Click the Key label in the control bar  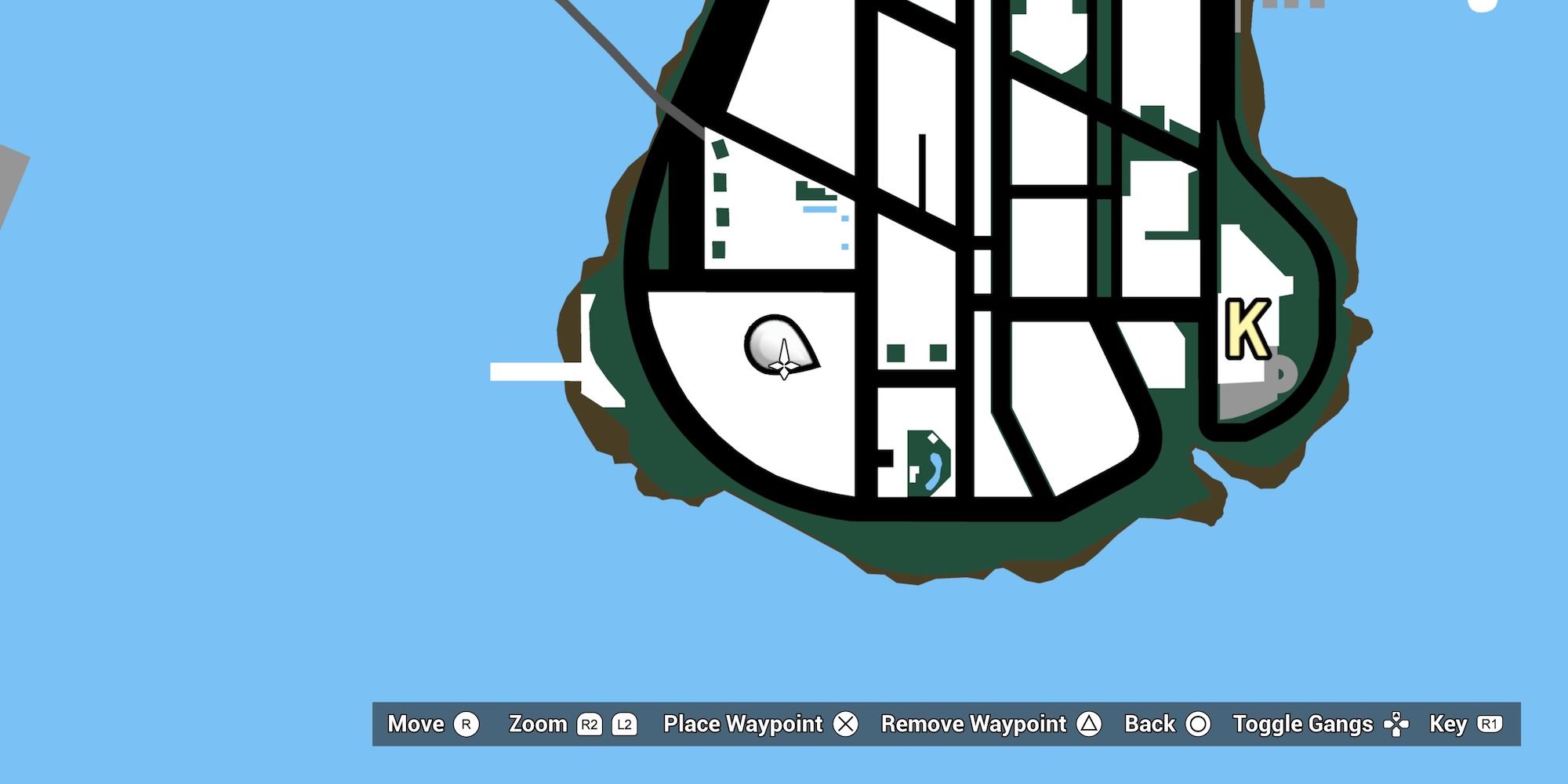[x=1450, y=724]
